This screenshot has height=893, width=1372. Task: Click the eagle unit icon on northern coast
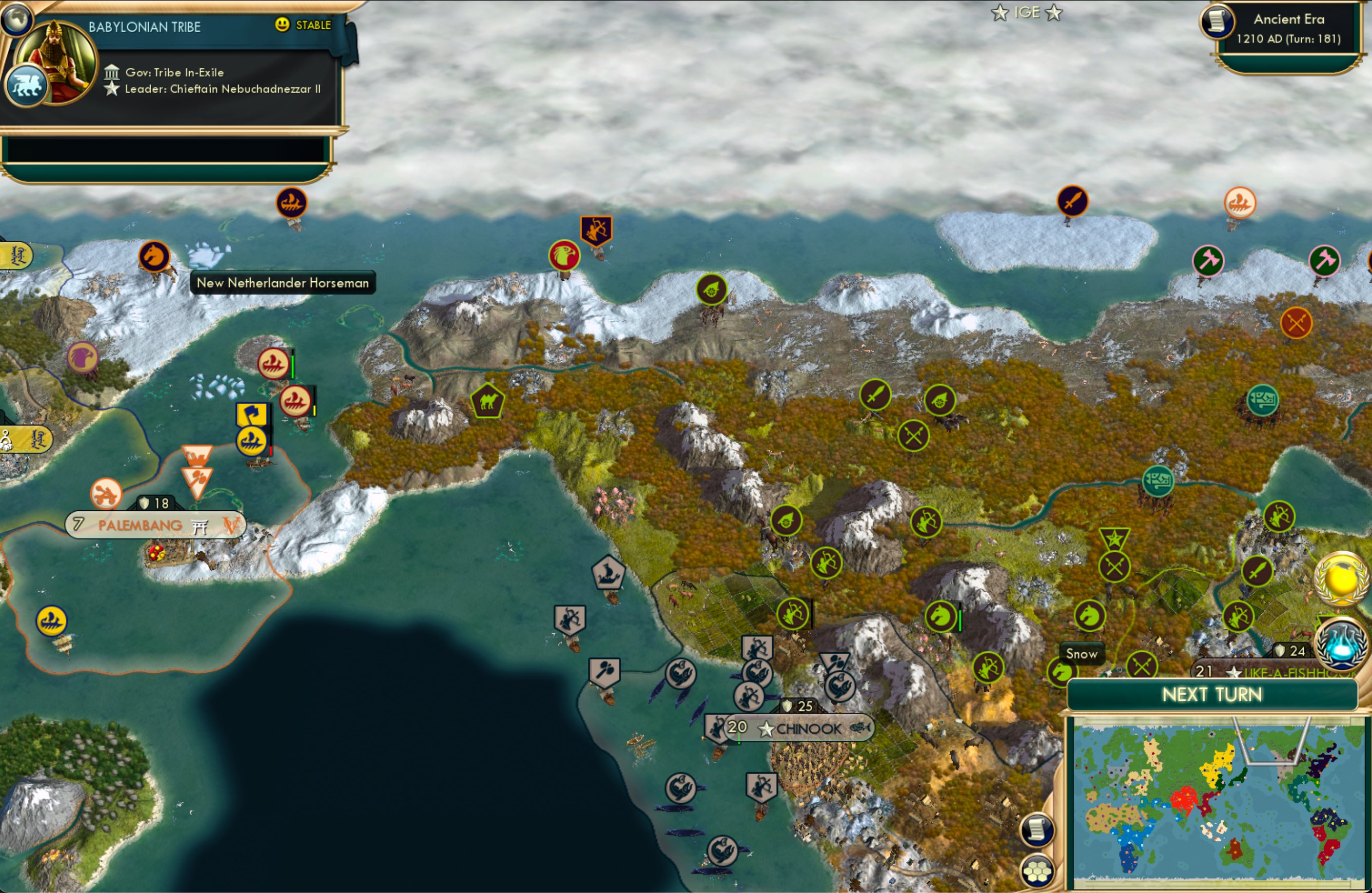(x=566, y=256)
